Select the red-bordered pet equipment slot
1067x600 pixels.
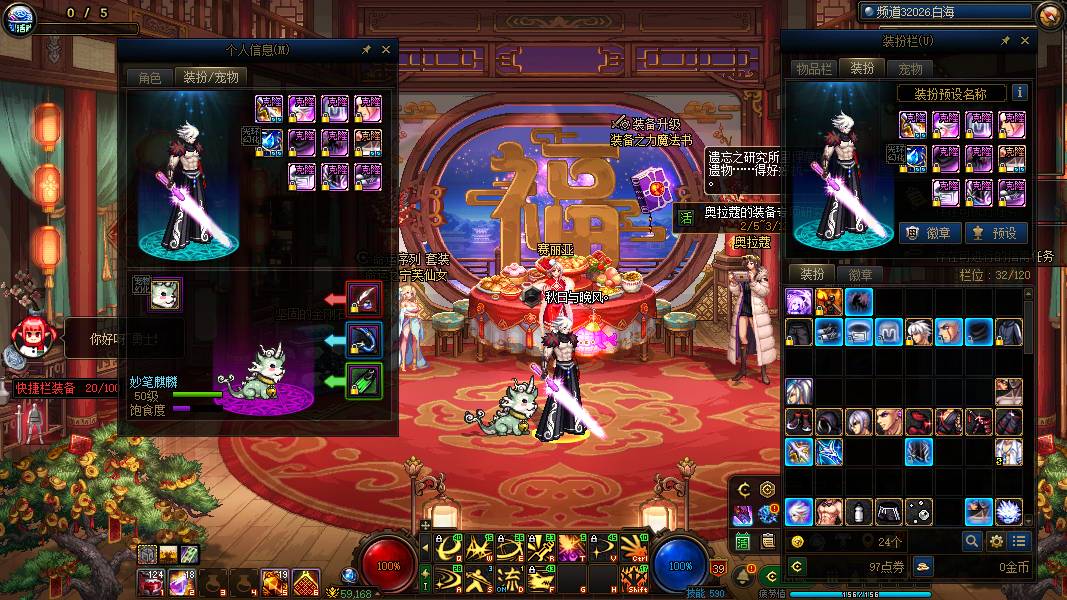[363, 297]
